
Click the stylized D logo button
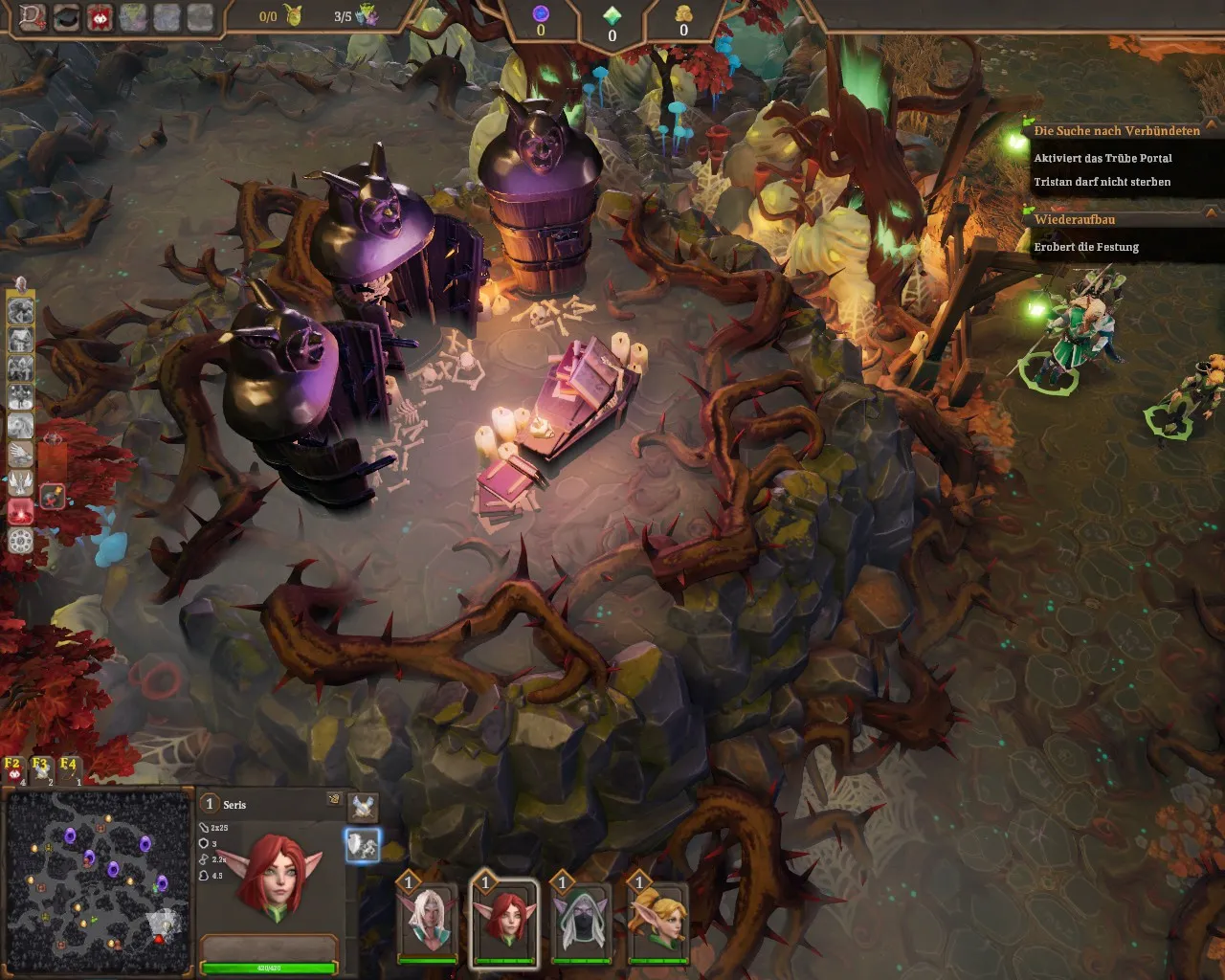tap(33, 16)
